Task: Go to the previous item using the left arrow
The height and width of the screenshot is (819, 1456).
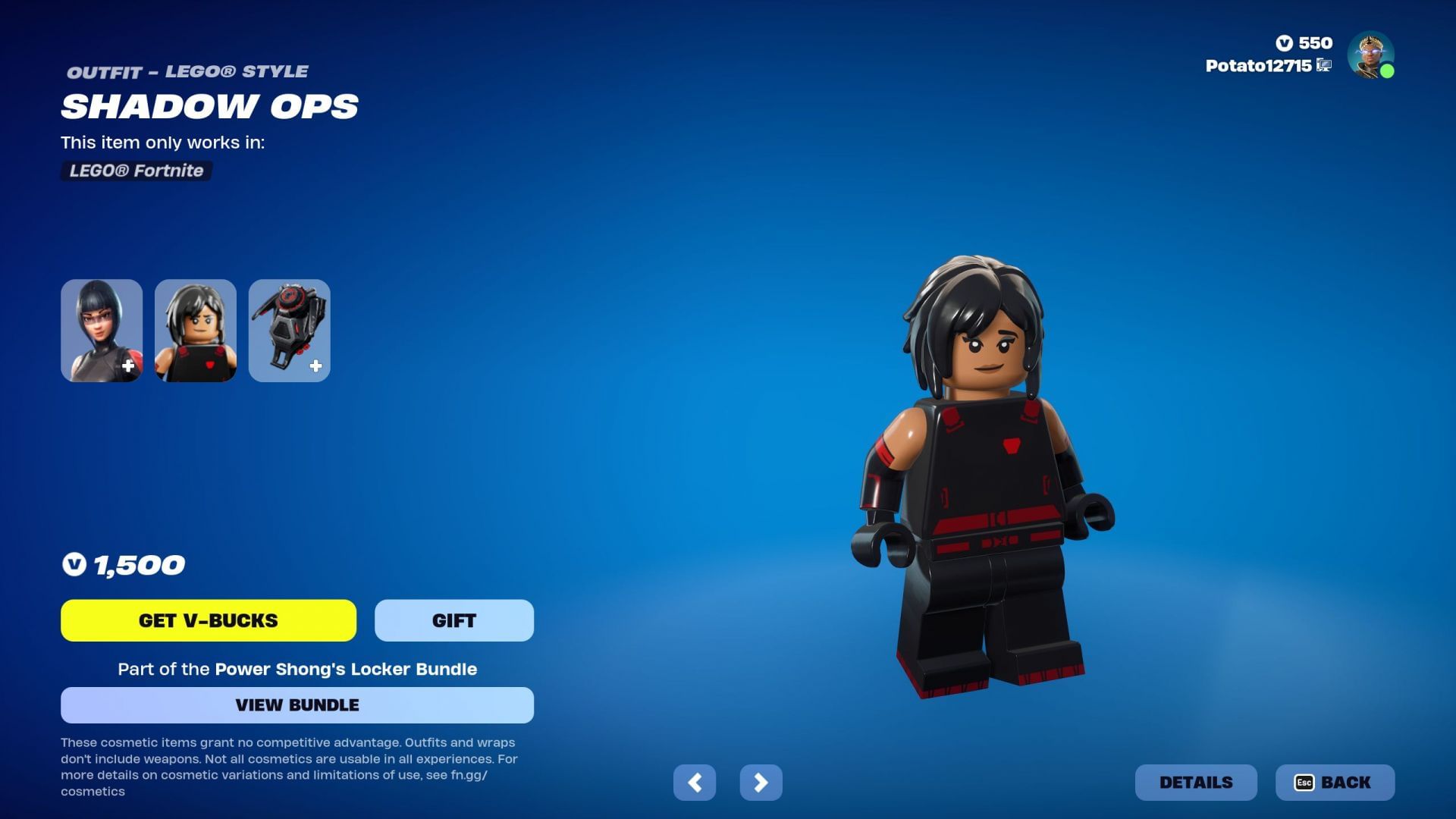Action: (x=695, y=782)
